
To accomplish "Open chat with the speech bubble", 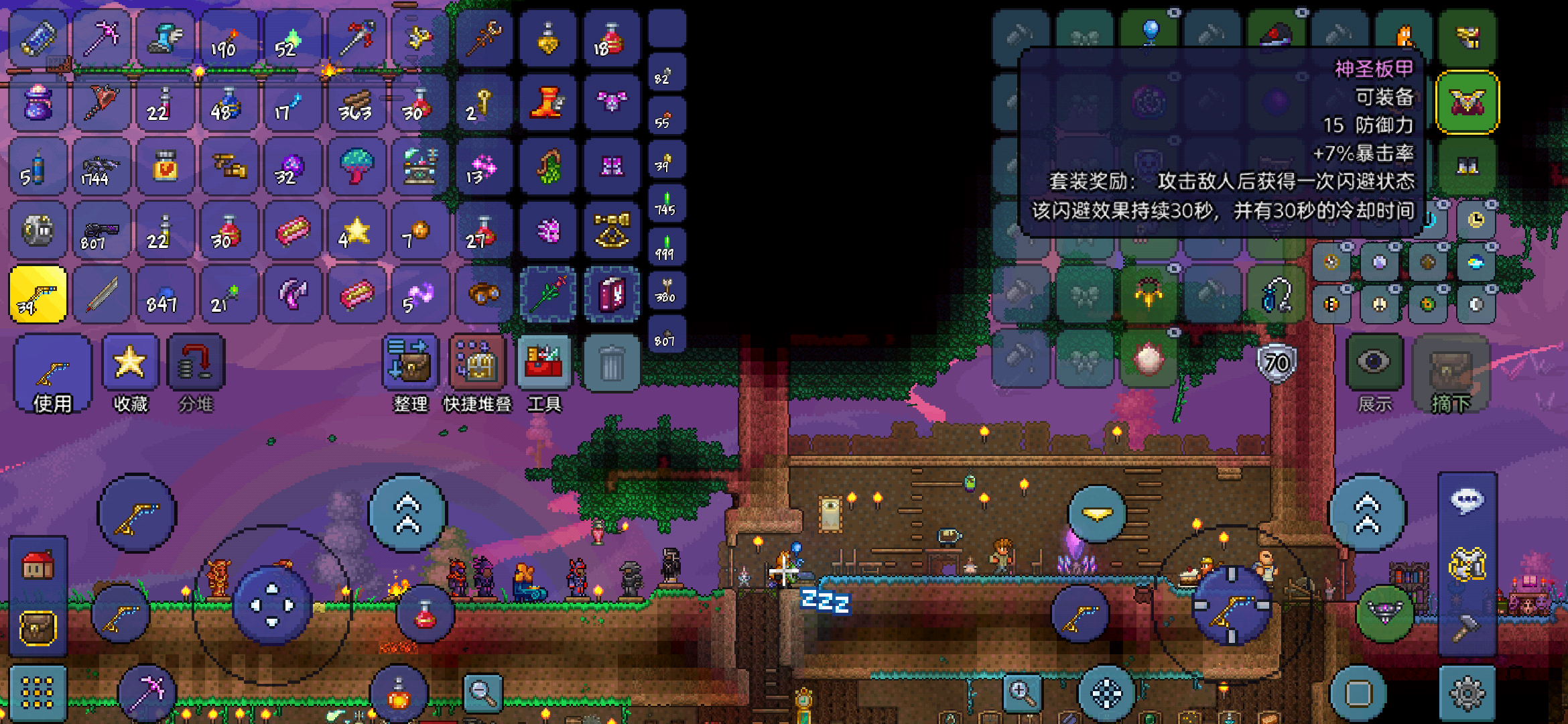I will (1467, 501).
